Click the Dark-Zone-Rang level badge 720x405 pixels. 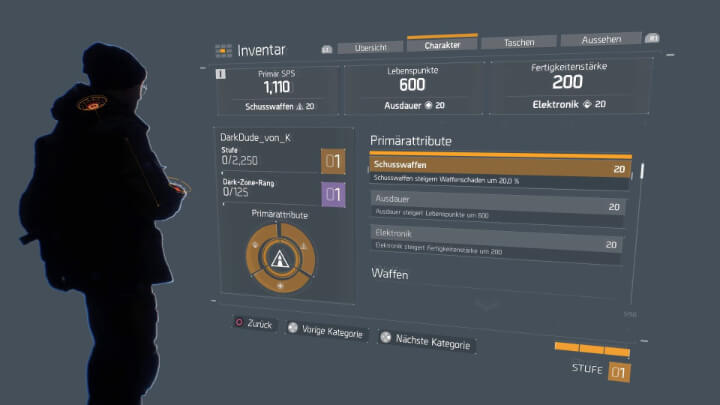[x=333, y=195]
